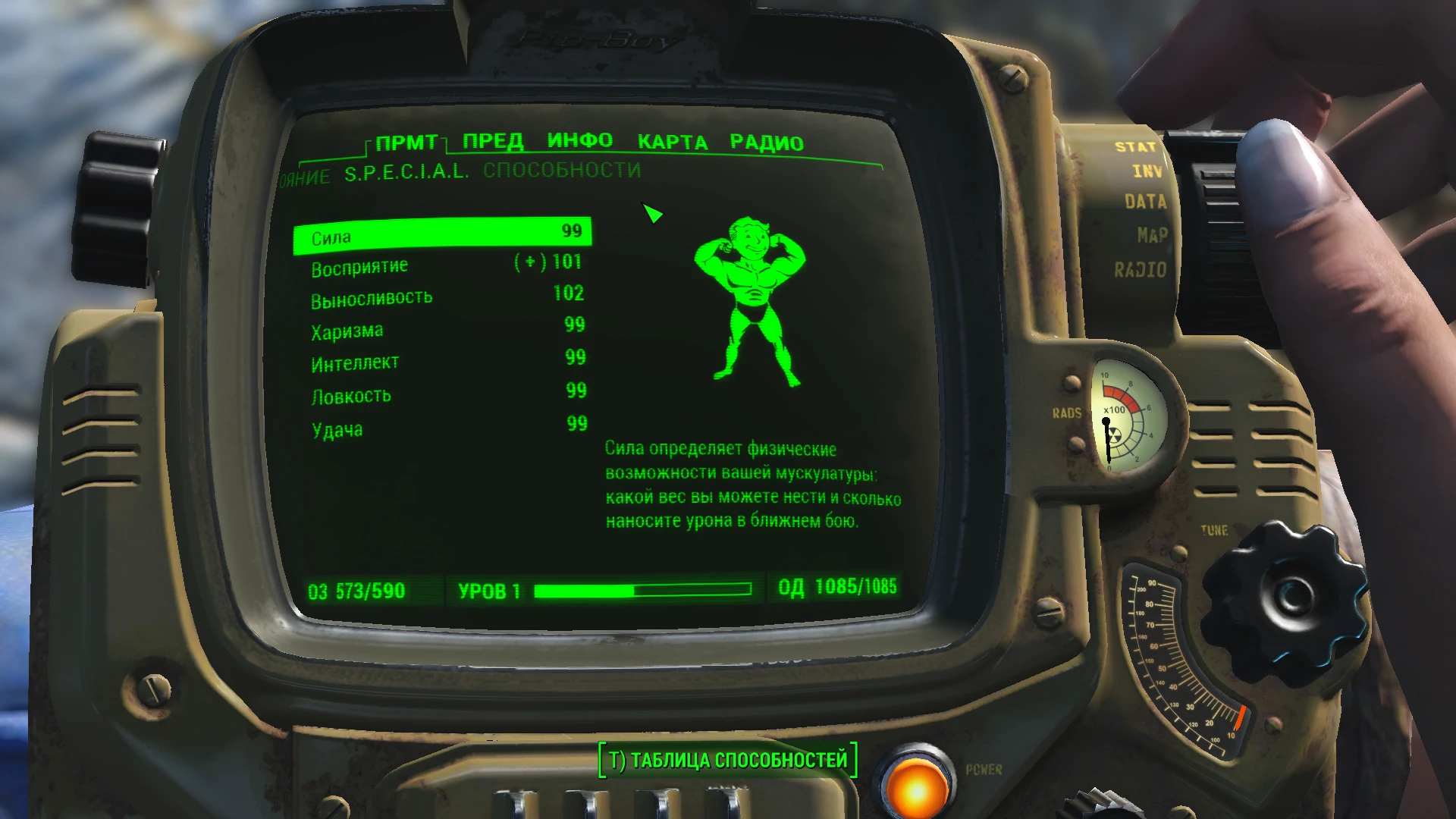
Task: Click the highlighted Сила stat row
Action: point(442,234)
